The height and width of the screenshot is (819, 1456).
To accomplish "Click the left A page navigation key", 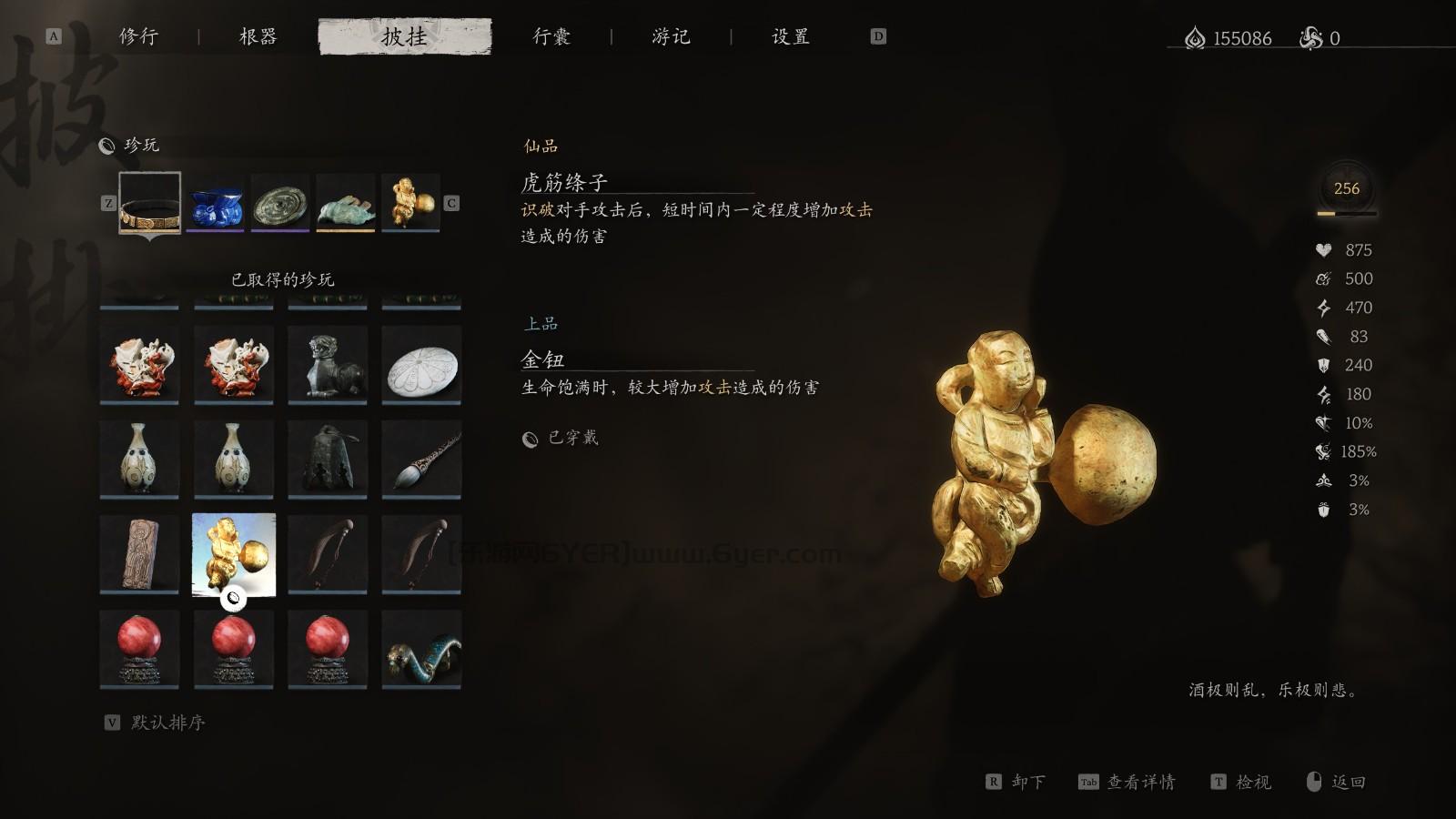I will point(55,38).
